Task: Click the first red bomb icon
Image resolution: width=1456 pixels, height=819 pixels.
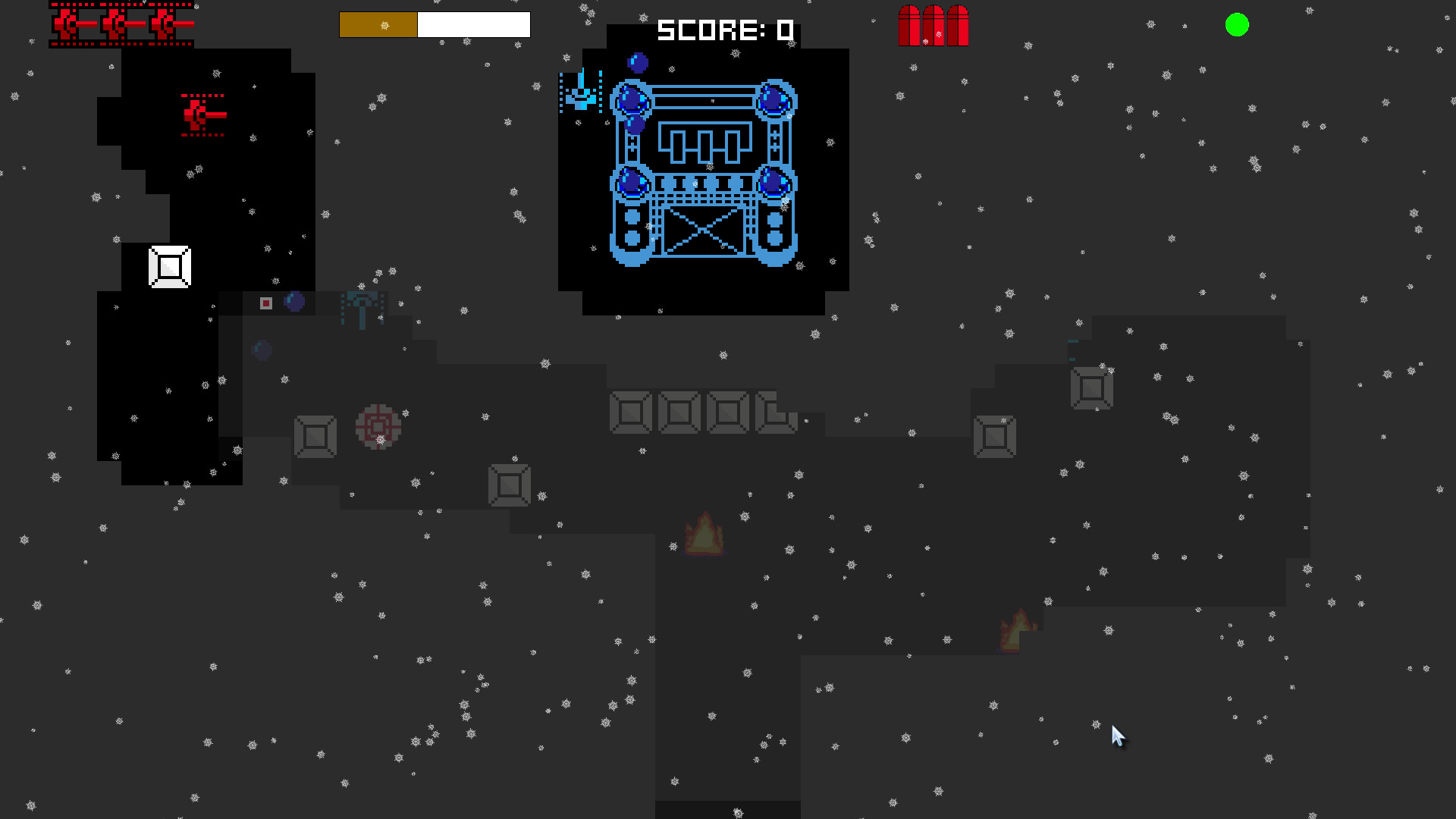Action: tap(908, 25)
